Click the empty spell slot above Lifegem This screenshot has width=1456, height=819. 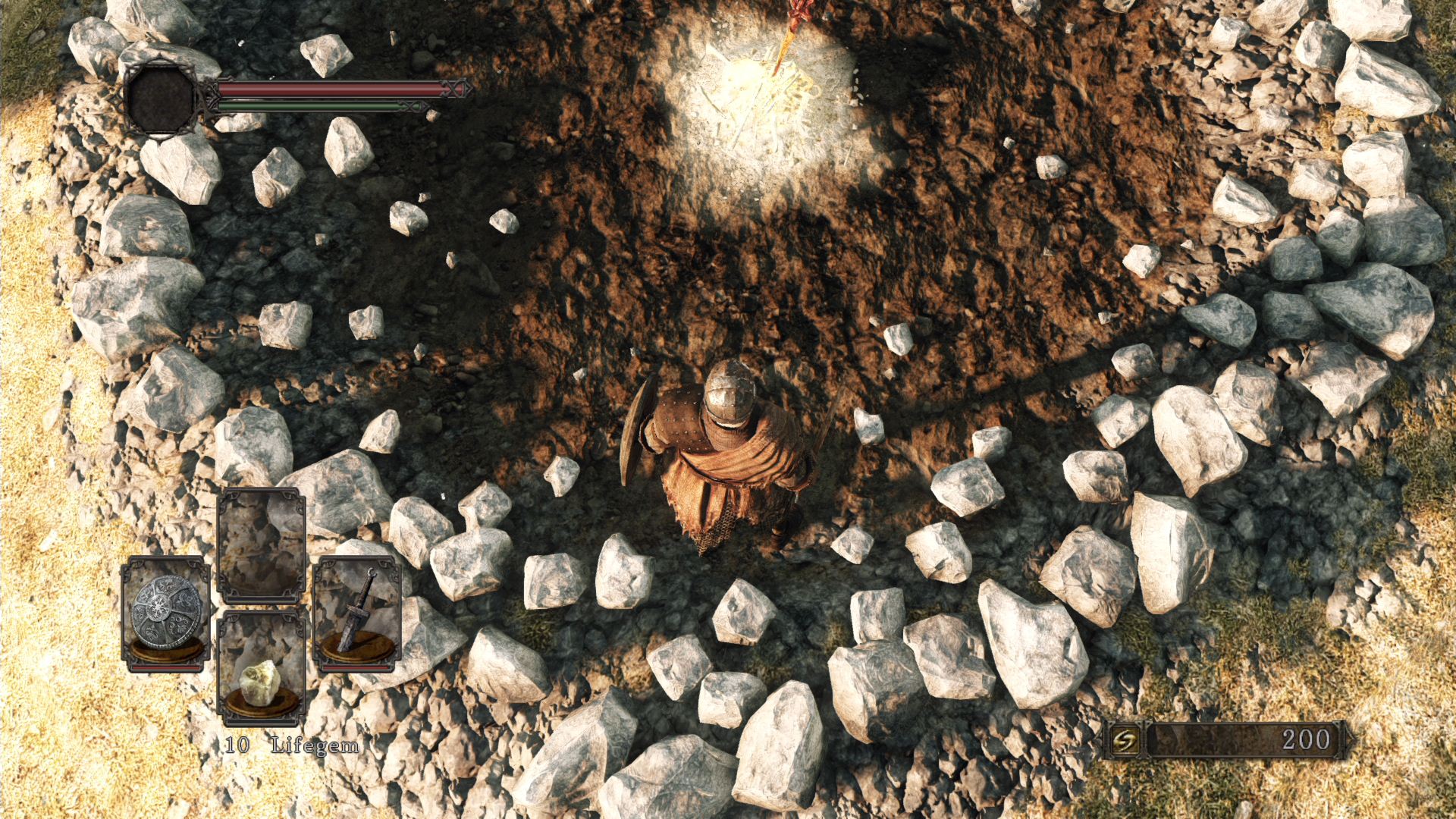(262, 542)
